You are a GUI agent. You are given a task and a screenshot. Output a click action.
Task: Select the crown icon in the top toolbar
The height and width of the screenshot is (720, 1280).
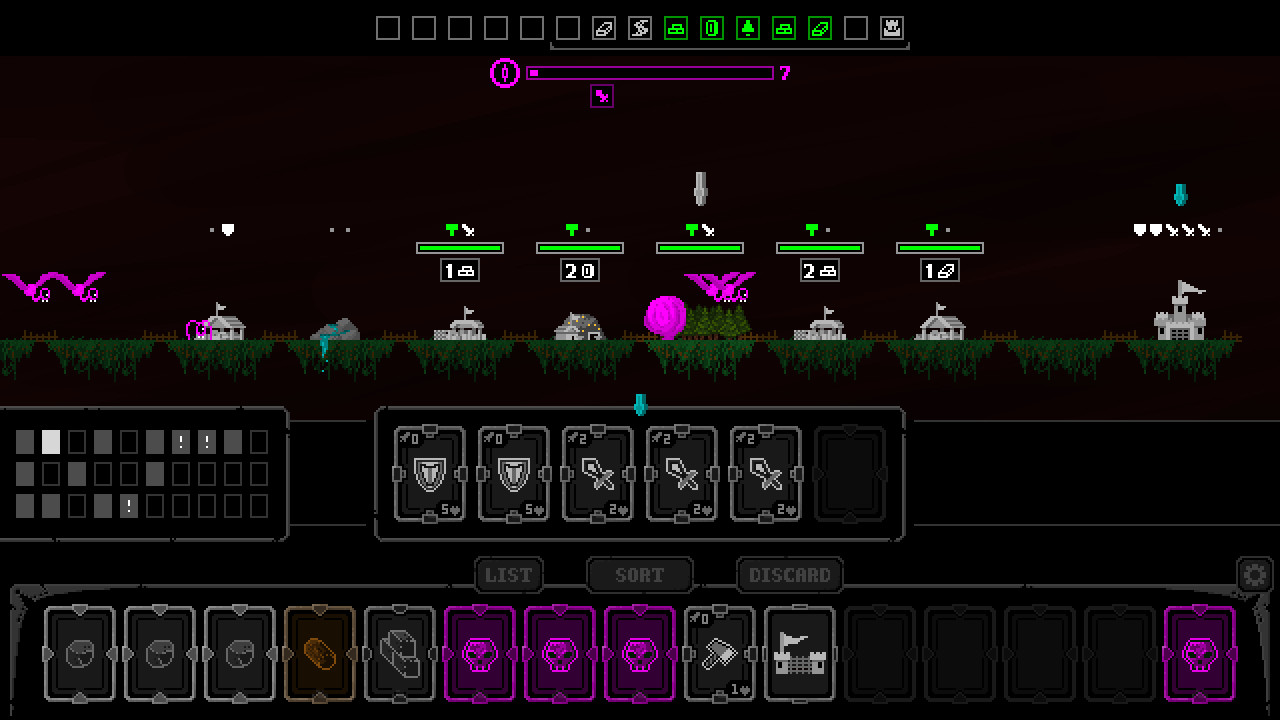pyautogui.click(x=890, y=28)
